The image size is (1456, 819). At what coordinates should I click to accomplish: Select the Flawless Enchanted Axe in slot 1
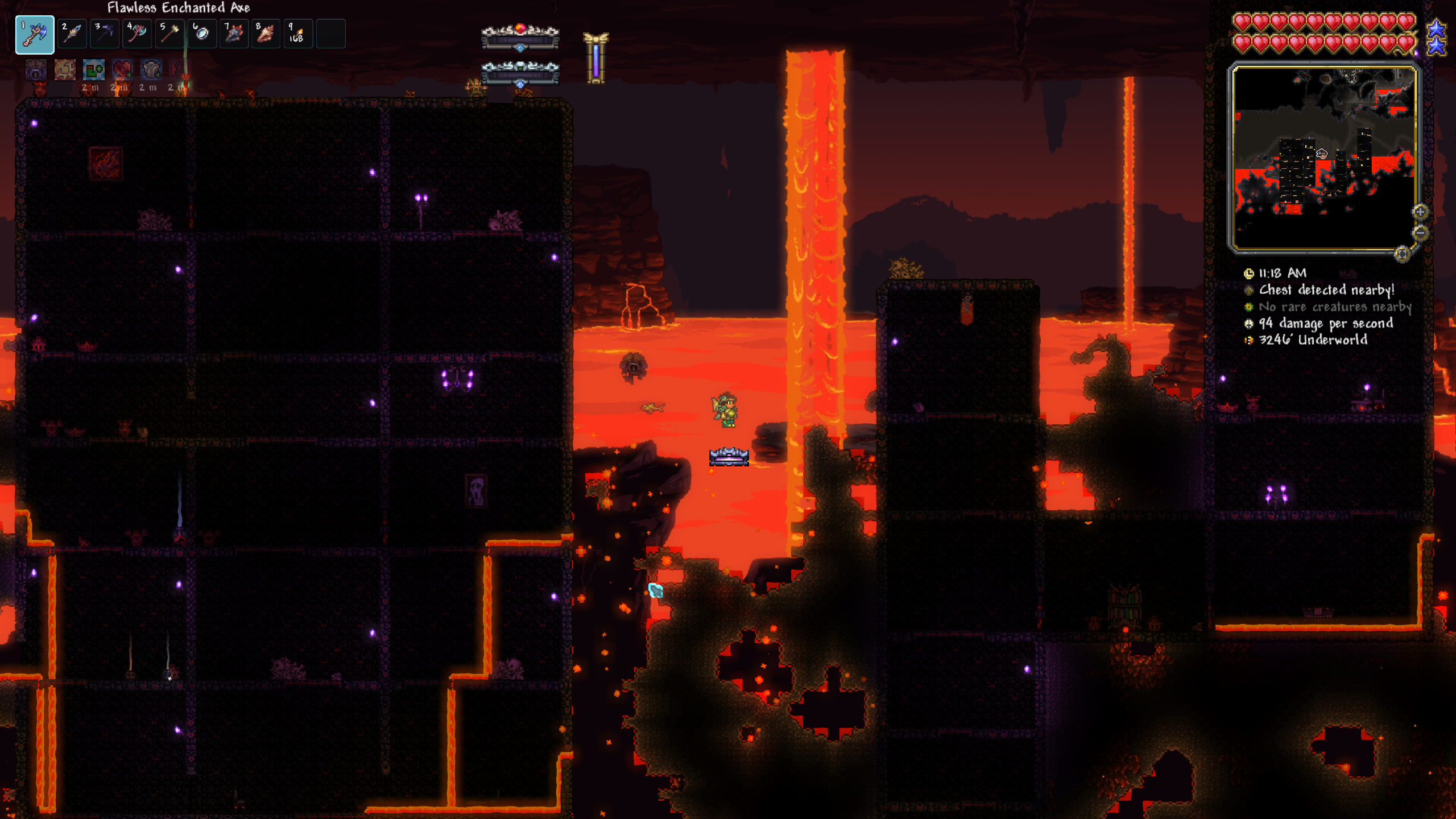(36, 34)
